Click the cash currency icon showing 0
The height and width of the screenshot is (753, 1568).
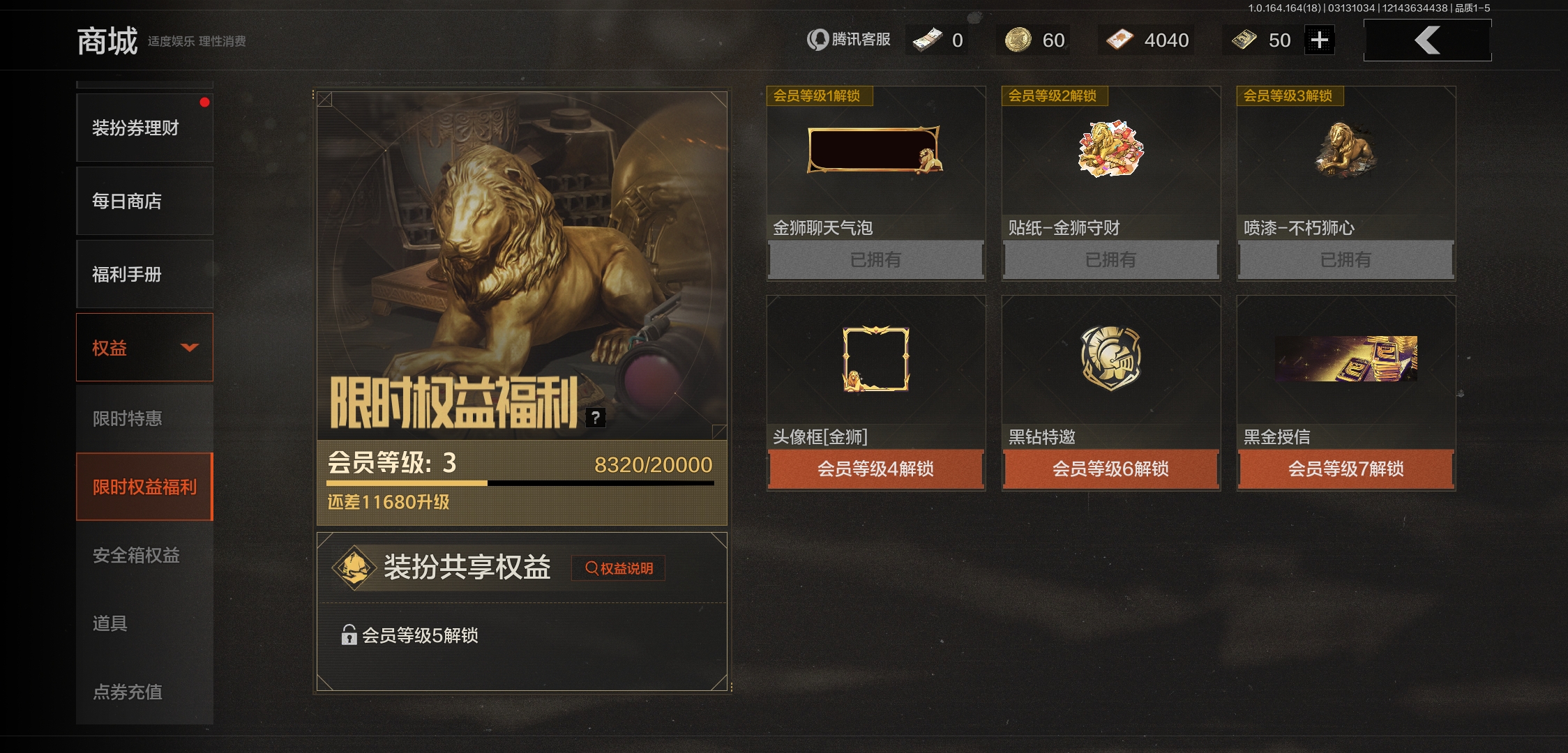point(926,40)
